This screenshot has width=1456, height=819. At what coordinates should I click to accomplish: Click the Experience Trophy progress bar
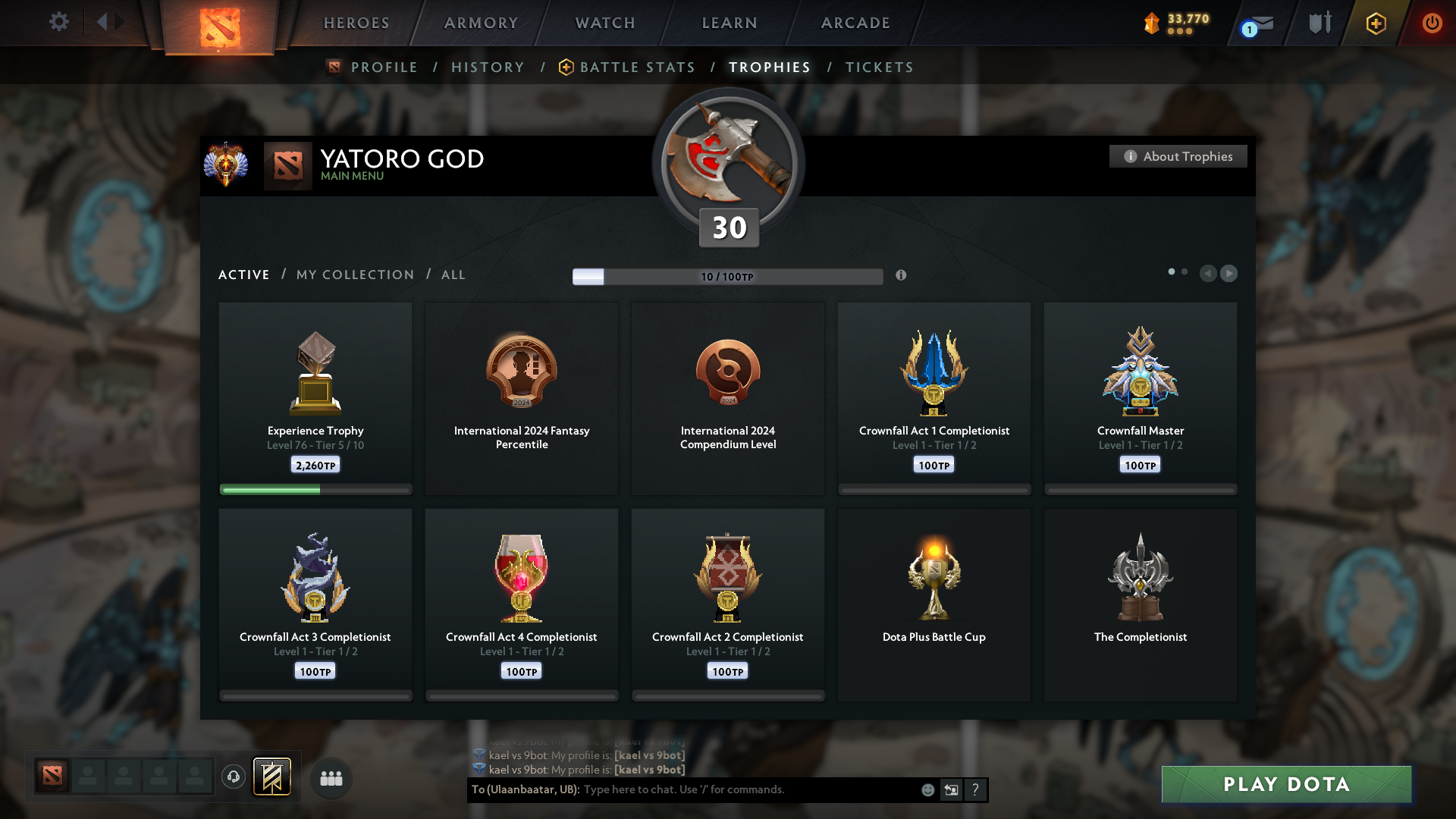tap(315, 490)
